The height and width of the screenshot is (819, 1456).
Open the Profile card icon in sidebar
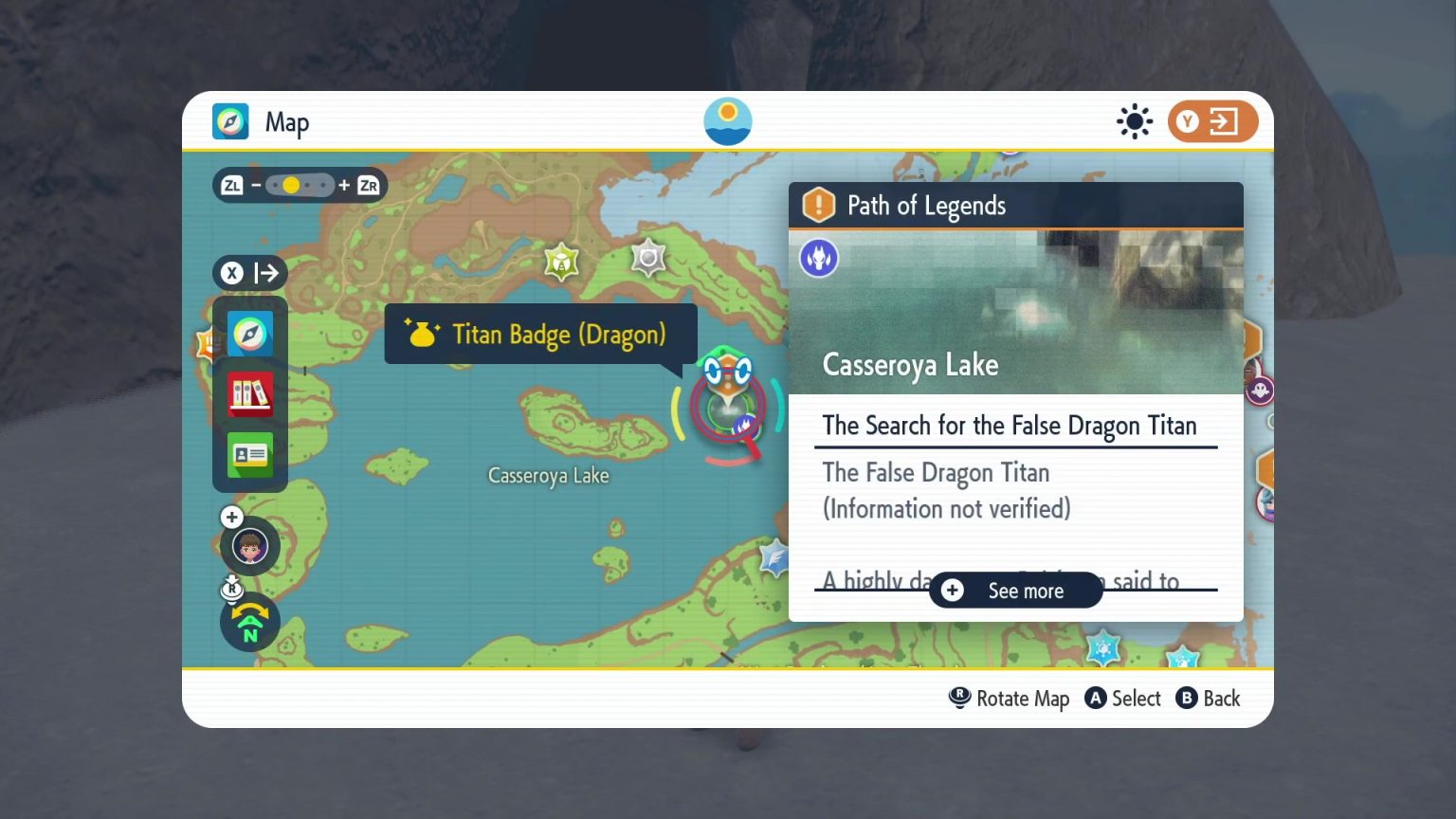pyautogui.click(x=249, y=455)
